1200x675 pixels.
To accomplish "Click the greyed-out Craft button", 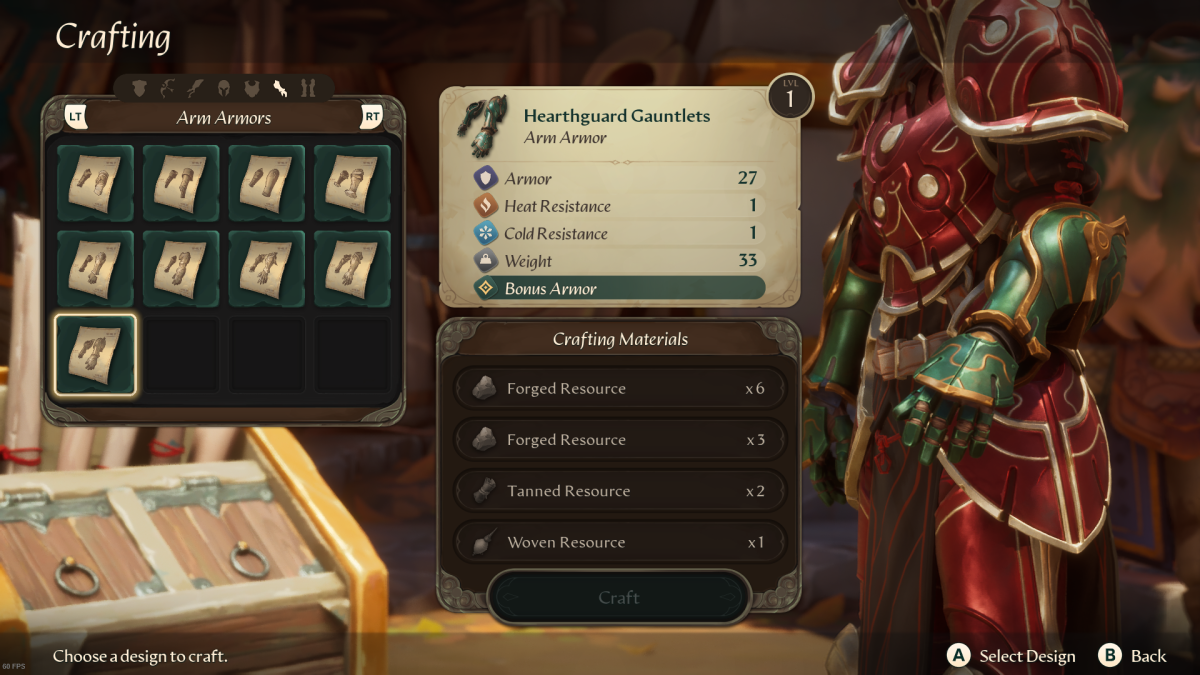I will (618, 597).
